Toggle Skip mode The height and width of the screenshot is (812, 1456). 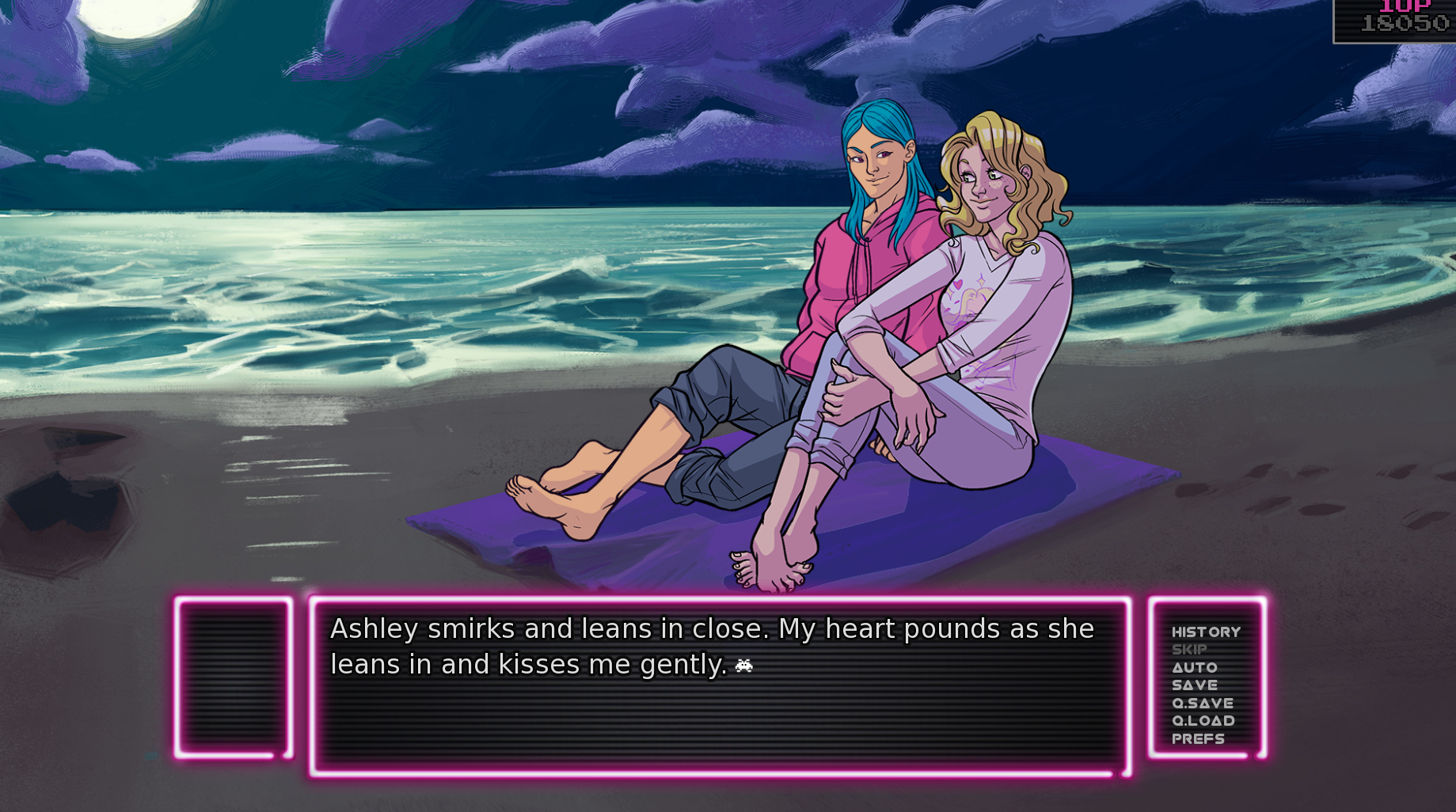[1189, 650]
